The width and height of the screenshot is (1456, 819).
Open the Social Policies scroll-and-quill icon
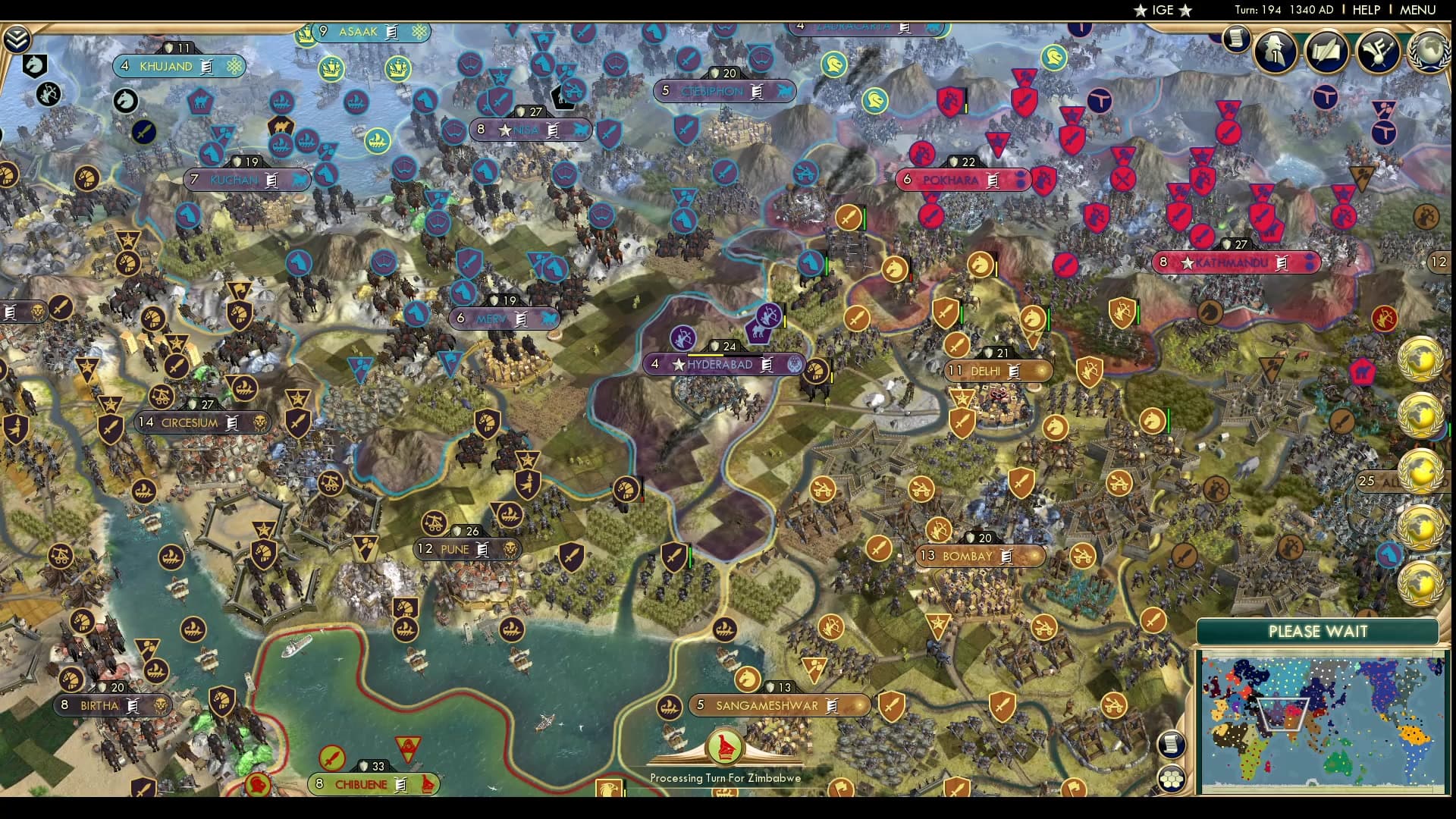[x=1327, y=52]
